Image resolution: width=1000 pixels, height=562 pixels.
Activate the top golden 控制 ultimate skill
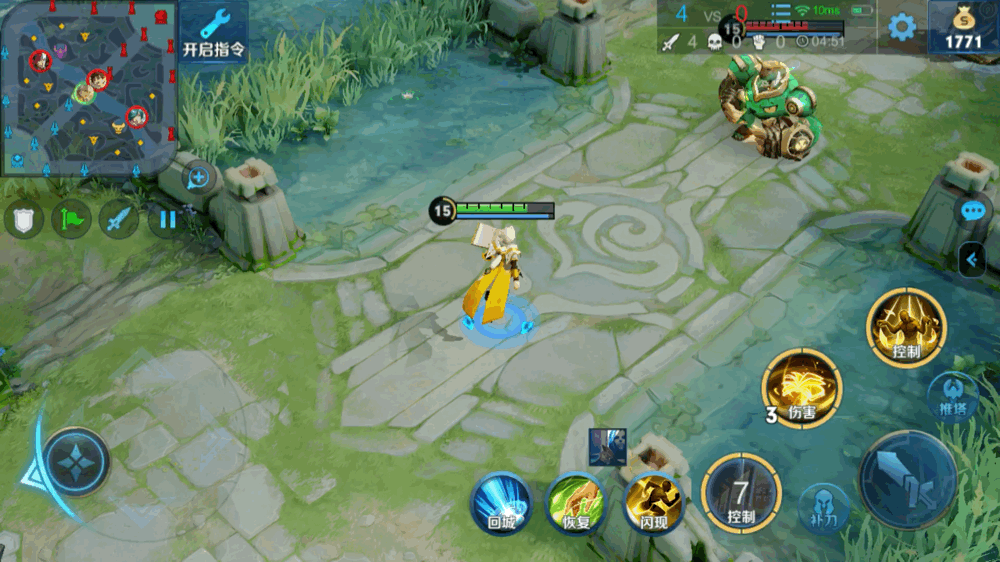tap(906, 327)
